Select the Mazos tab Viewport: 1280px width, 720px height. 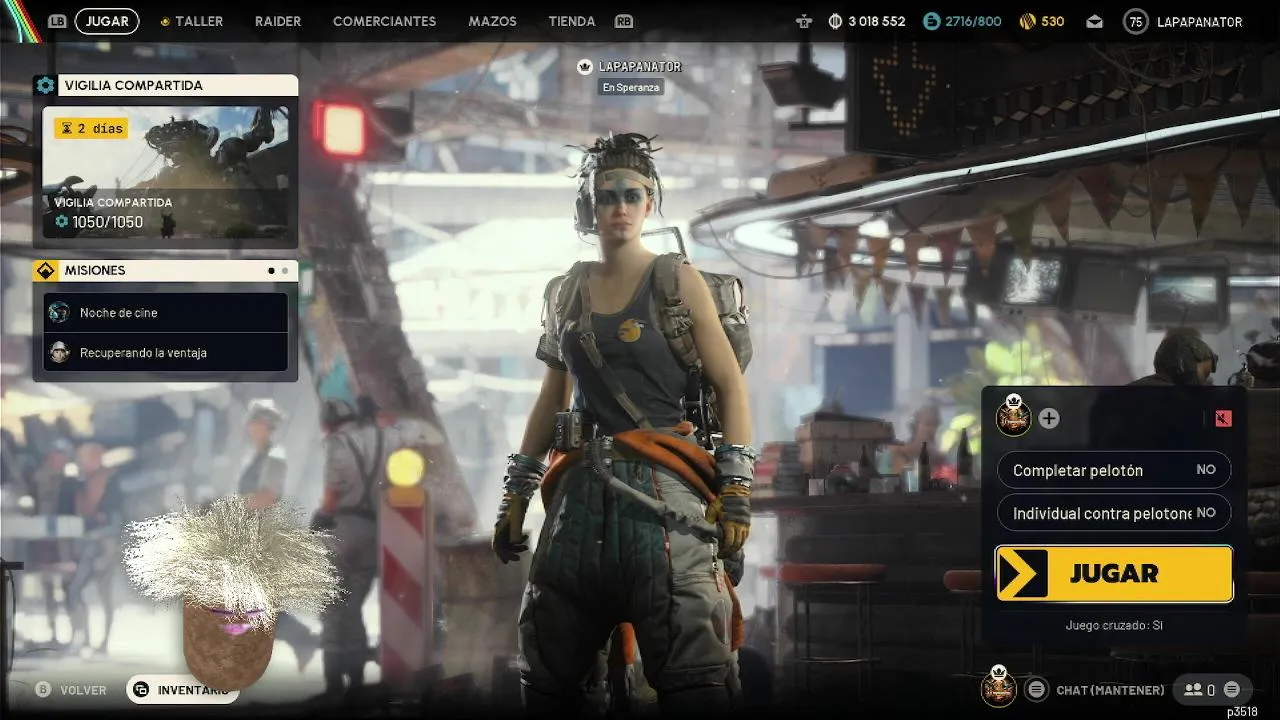click(492, 21)
